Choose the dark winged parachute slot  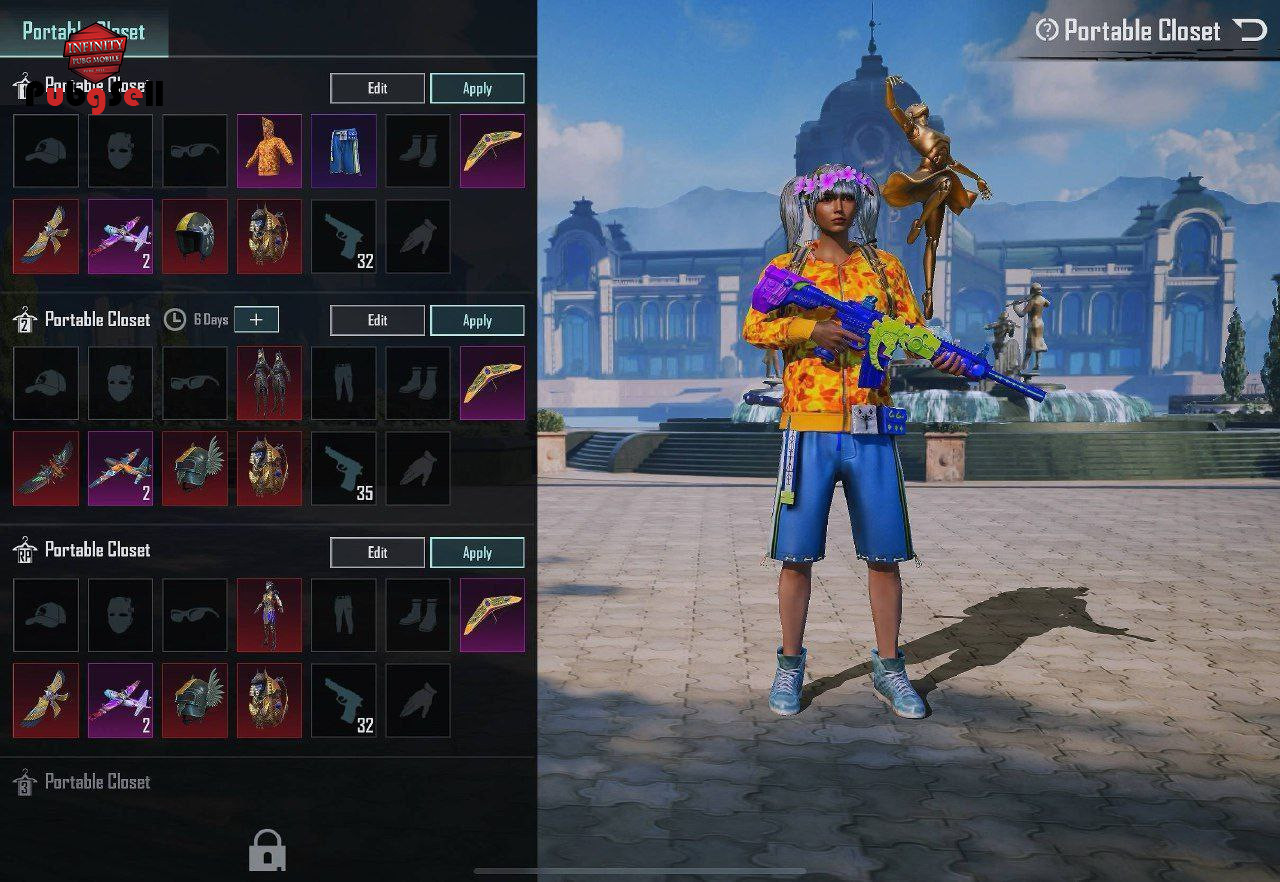click(x=46, y=468)
